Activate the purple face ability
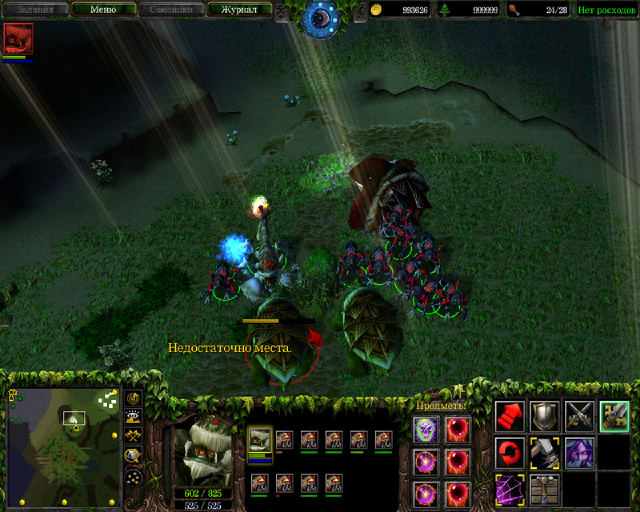This screenshot has width=640, height=512. coord(579,452)
